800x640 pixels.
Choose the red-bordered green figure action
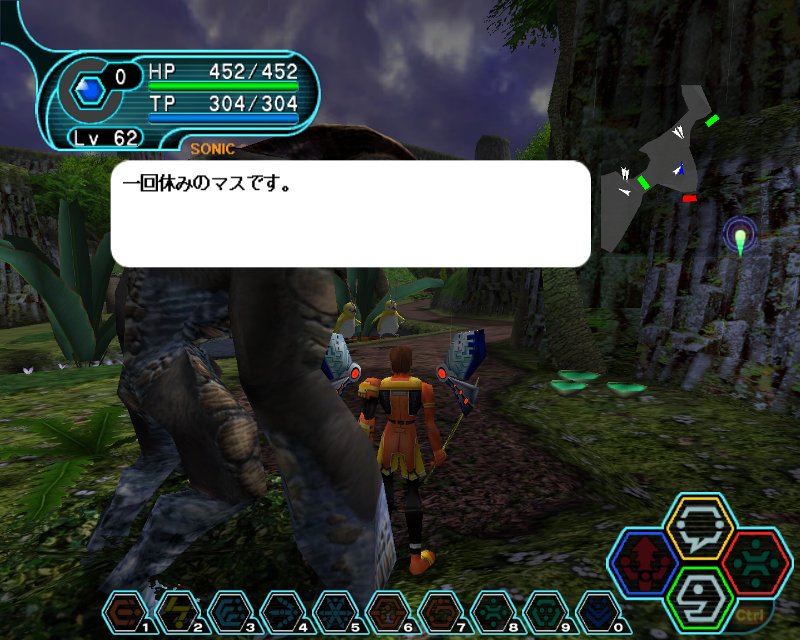756,564
